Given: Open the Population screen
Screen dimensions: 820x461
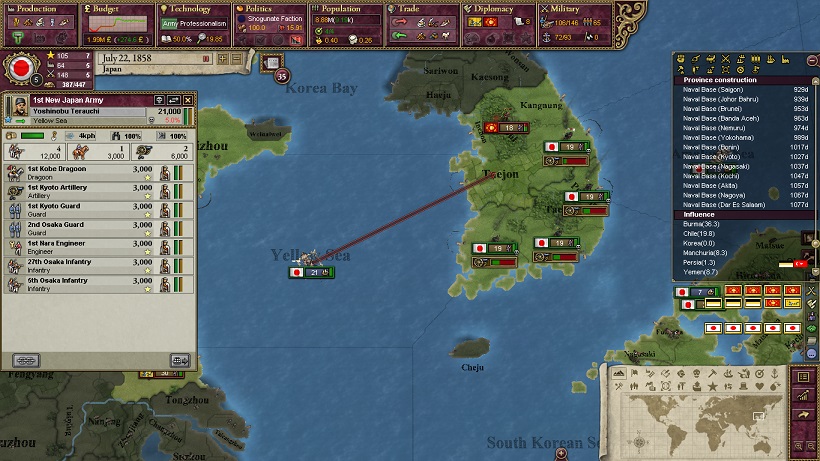Looking at the screenshot, I should [345, 9].
